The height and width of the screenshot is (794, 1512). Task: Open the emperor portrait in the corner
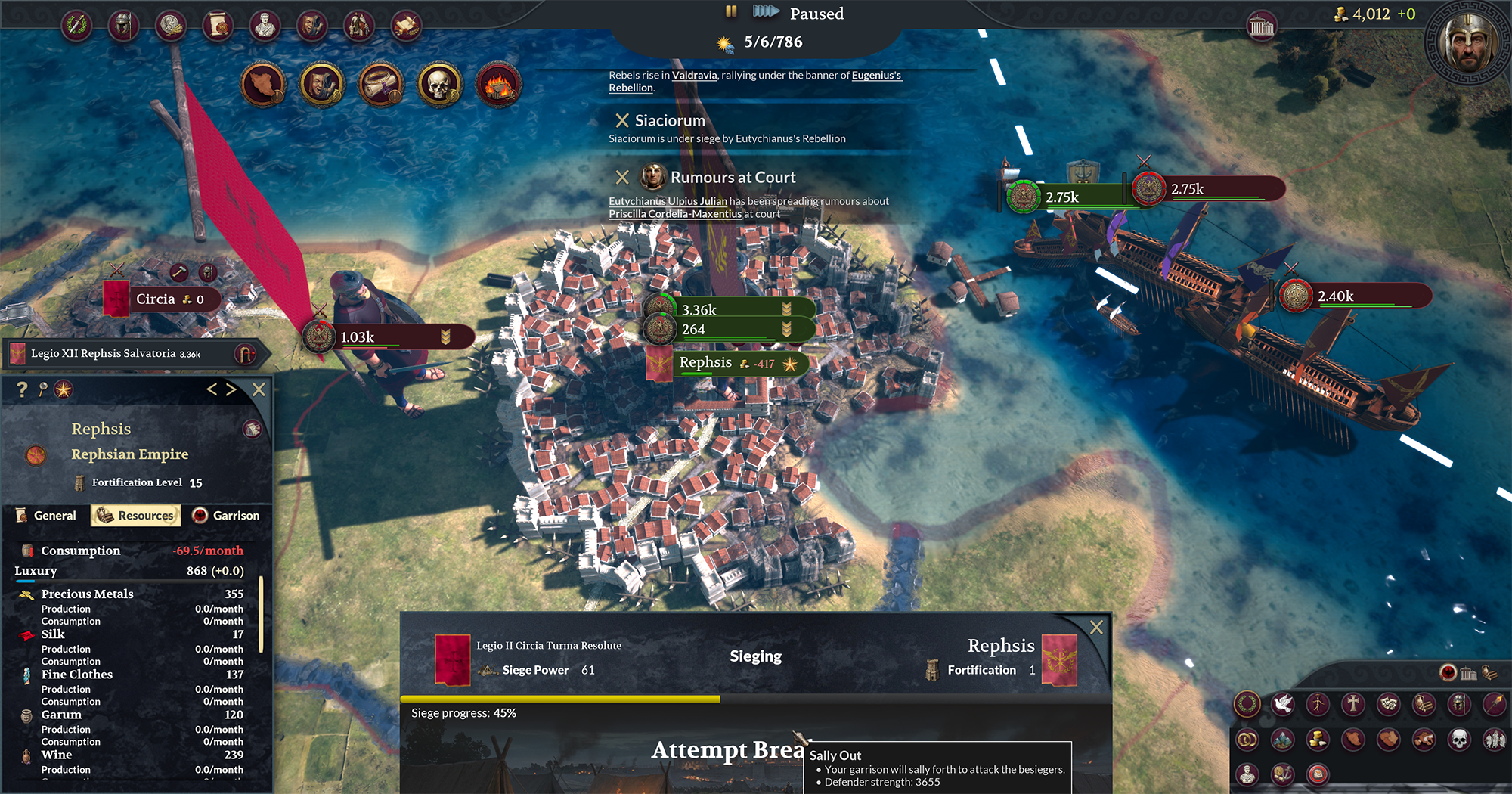[x=1468, y=43]
